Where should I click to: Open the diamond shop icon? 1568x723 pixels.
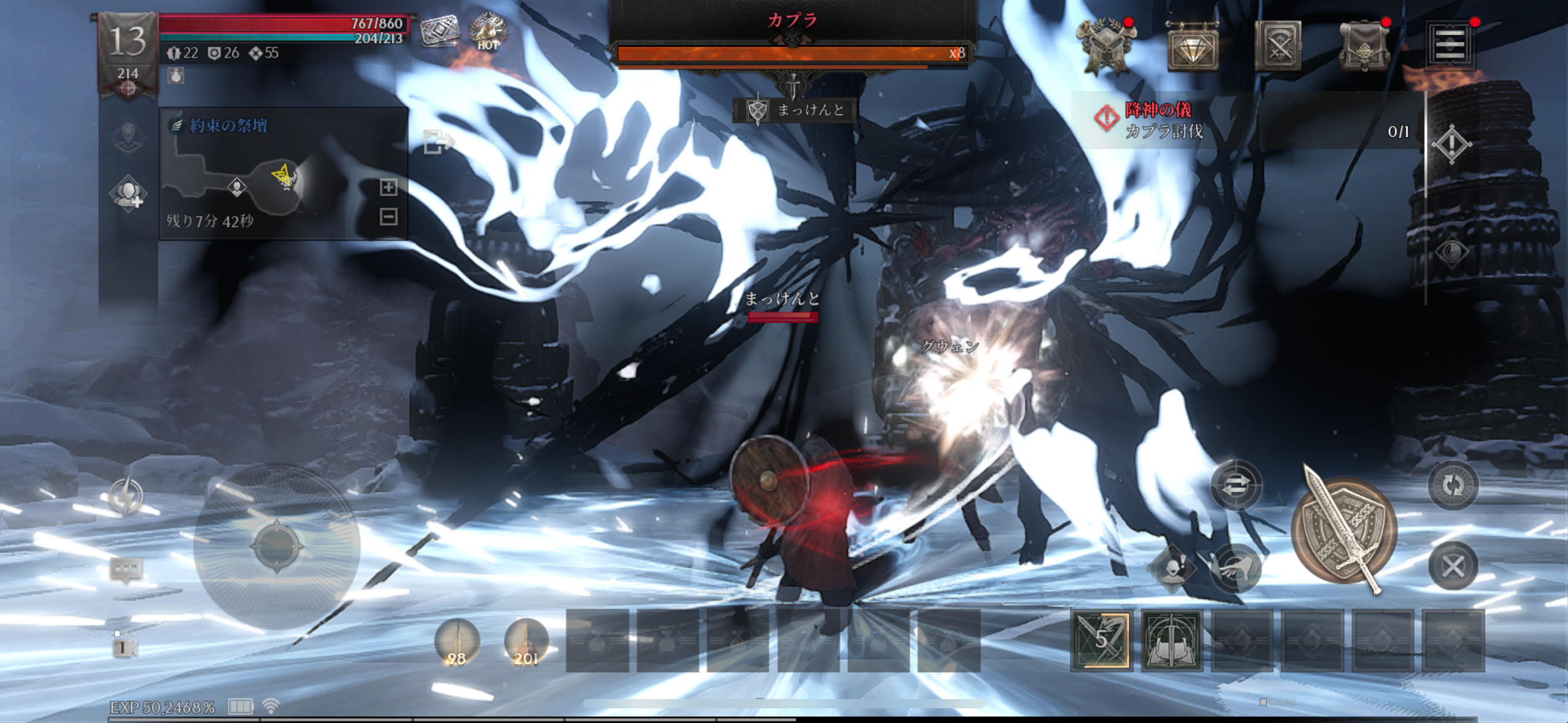pyautogui.click(x=1191, y=46)
